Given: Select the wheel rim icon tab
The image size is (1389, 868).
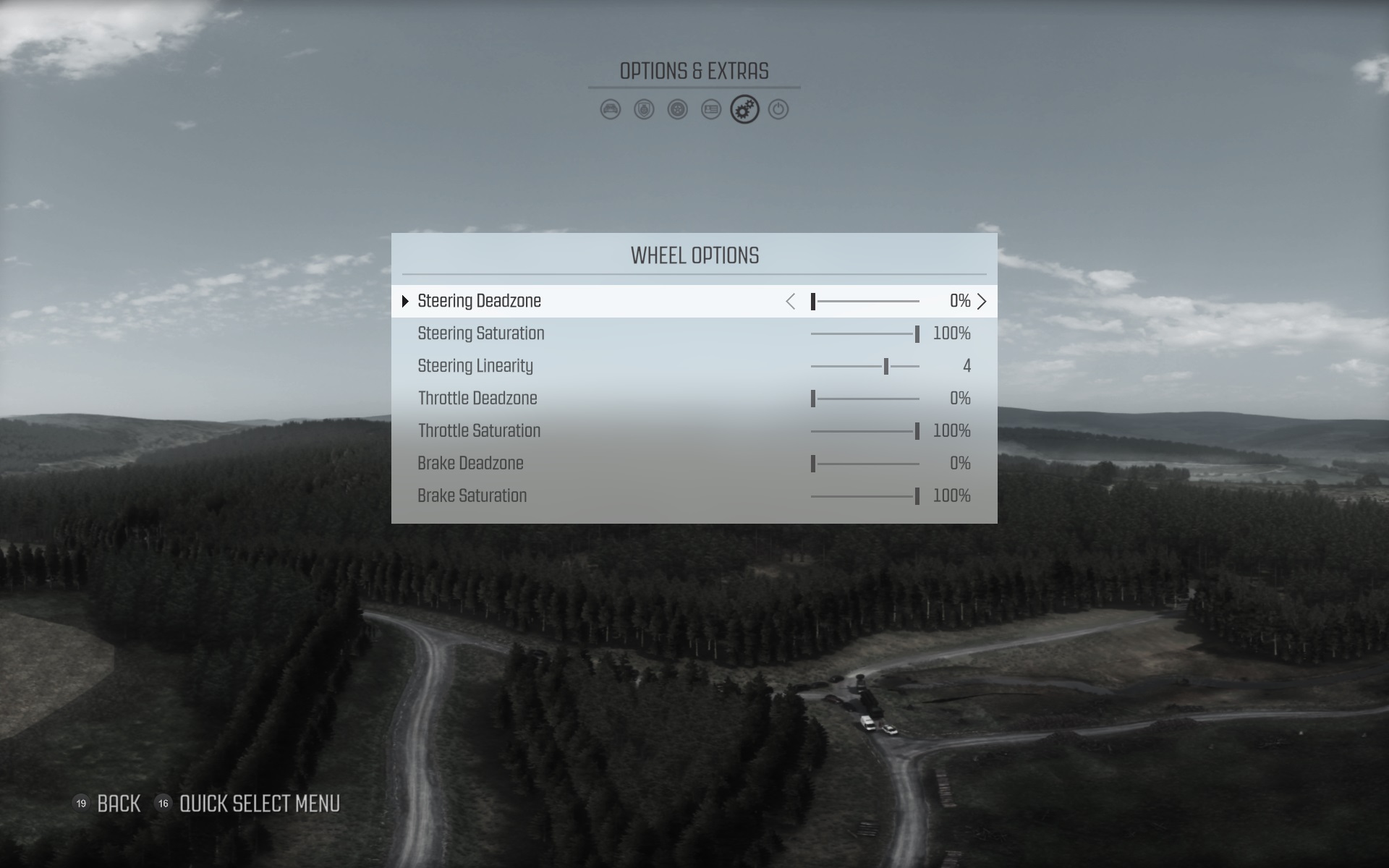Looking at the screenshot, I should coord(677,110).
